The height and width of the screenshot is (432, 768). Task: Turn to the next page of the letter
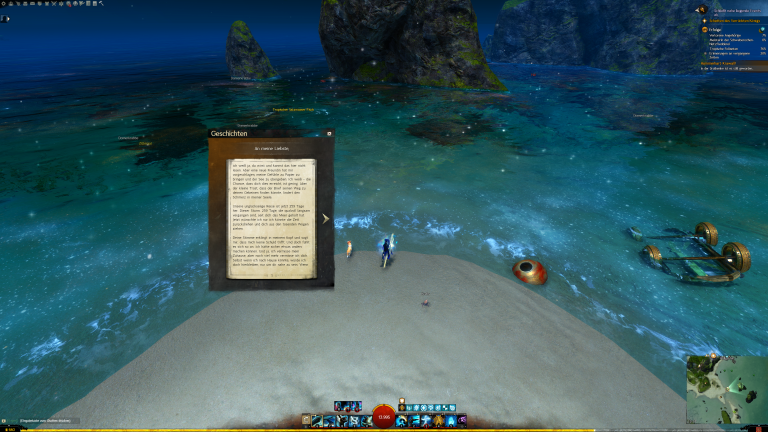coord(325,218)
